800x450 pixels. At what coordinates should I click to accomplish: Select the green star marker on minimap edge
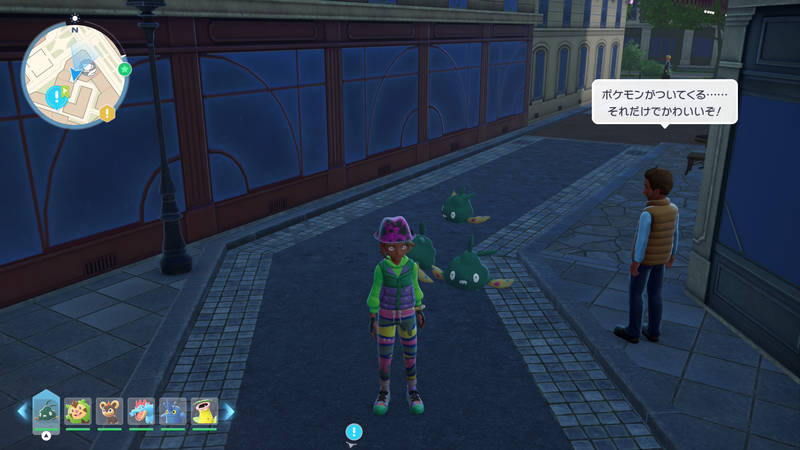coord(124,69)
